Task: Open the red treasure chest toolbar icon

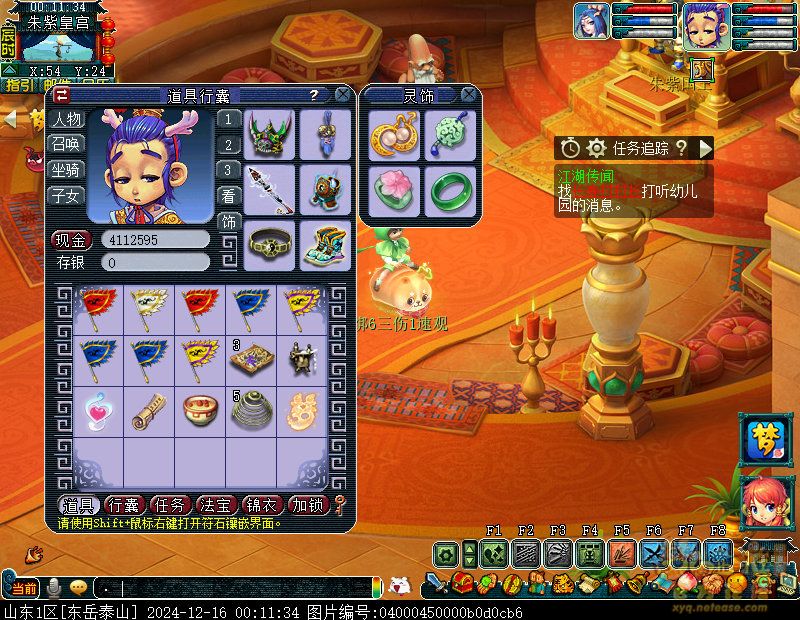Action: click(x=462, y=583)
